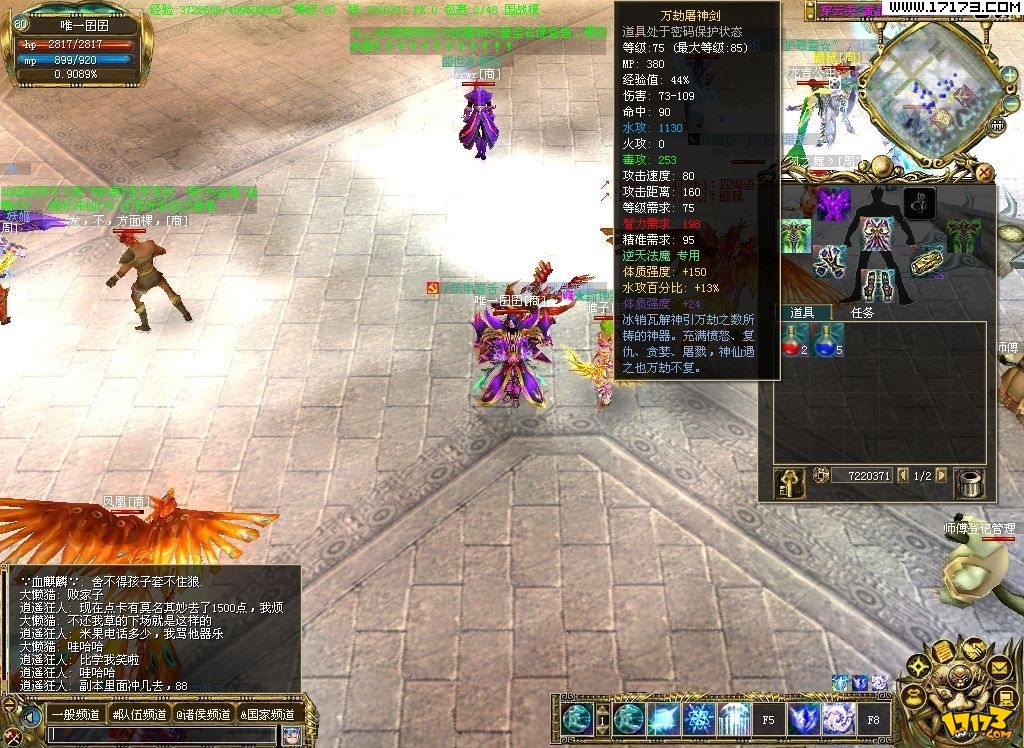Switch to the 队伍频道 chat channel
The height and width of the screenshot is (748, 1024).
pos(139,714)
